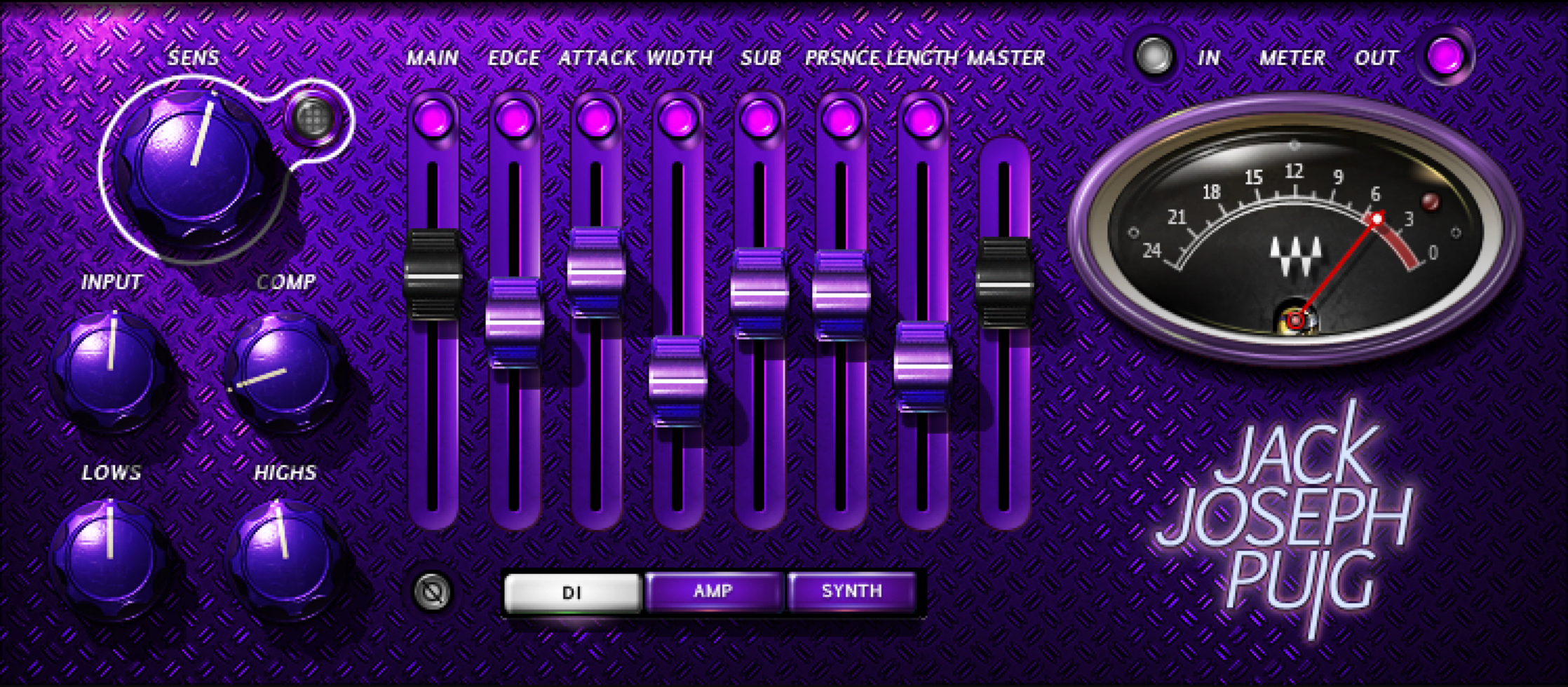Image resolution: width=1568 pixels, height=687 pixels.
Task: Switch the meter to IN
Action: [x=1155, y=56]
